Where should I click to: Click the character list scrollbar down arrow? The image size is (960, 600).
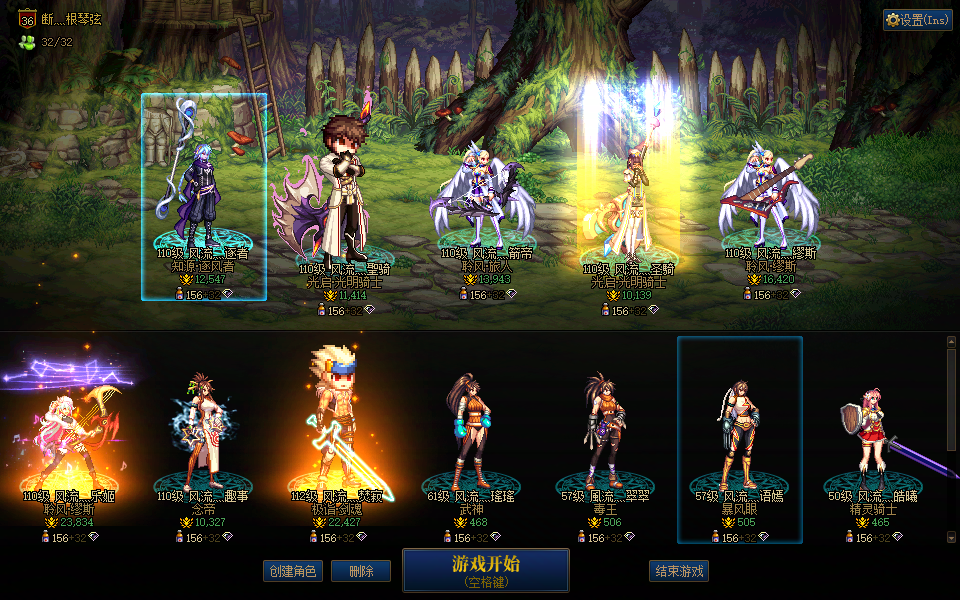click(x=951, y=537)
